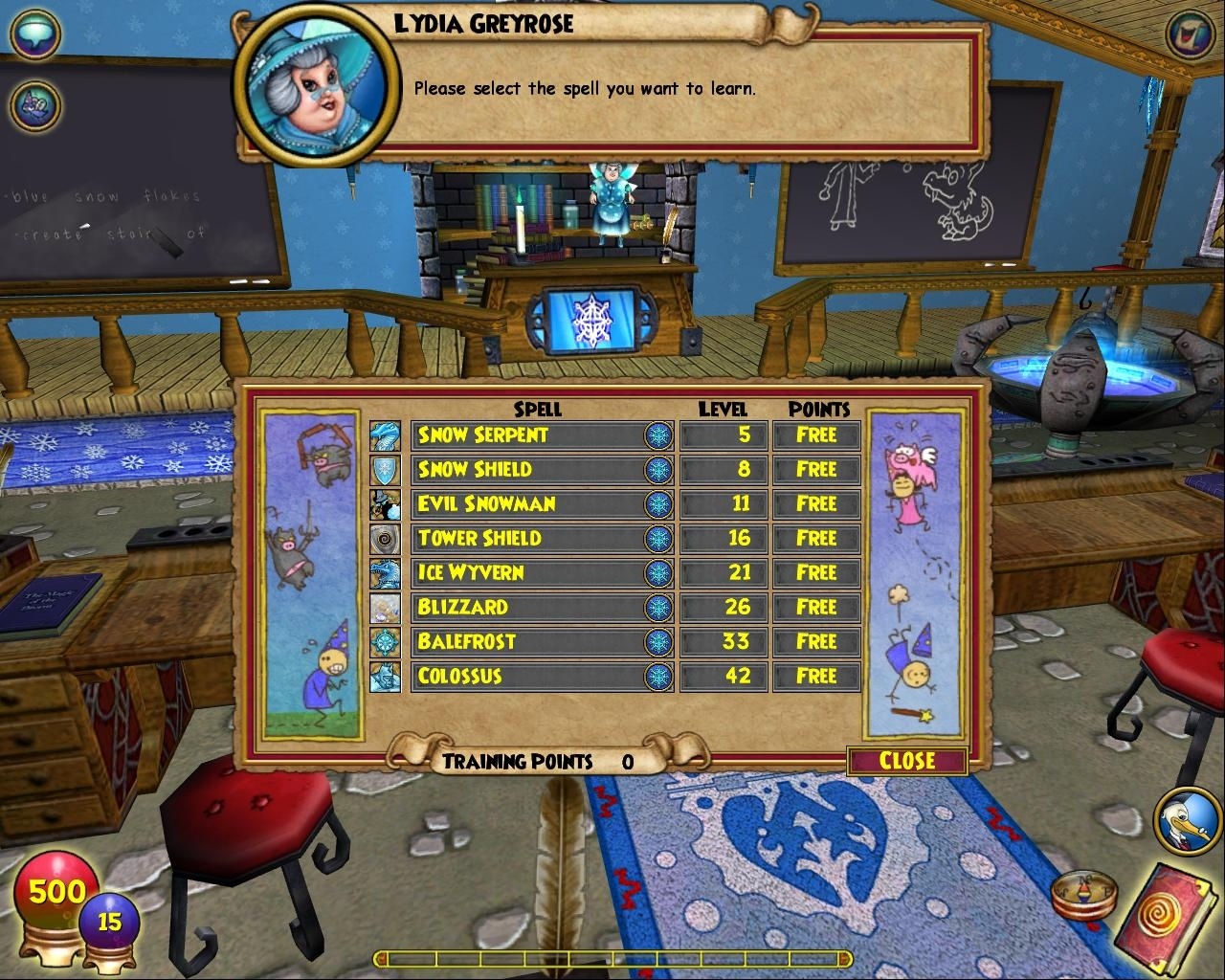Select the Colossus spell icon
Image resolution: width=1225 pixels, height=980 pixels.
pyautogui.click(x=386, y=677)
